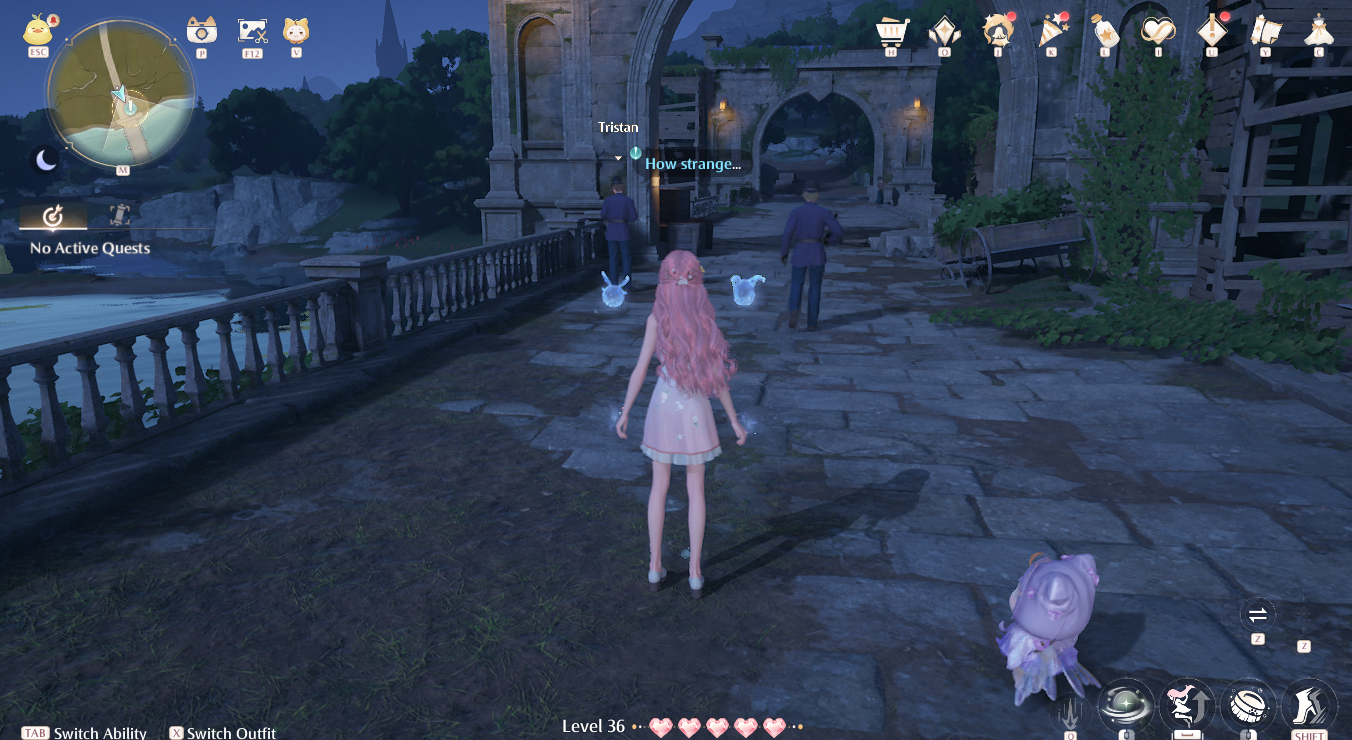Viewport: 1352px width, 740px height.
Task: Open the dress wardrobe icon
Action: 1319,30
